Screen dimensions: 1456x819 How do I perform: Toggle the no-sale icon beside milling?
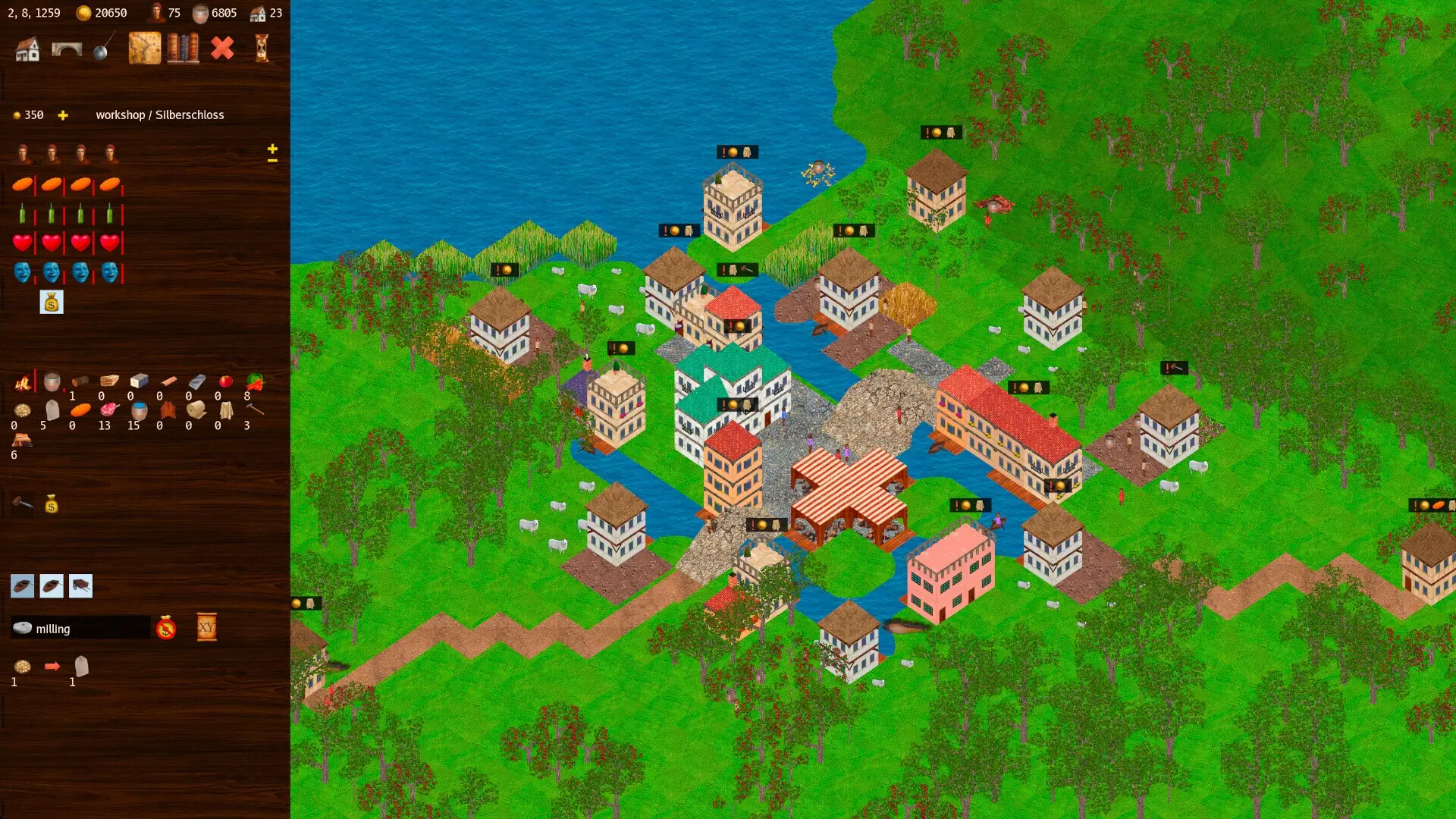point(166,628)
